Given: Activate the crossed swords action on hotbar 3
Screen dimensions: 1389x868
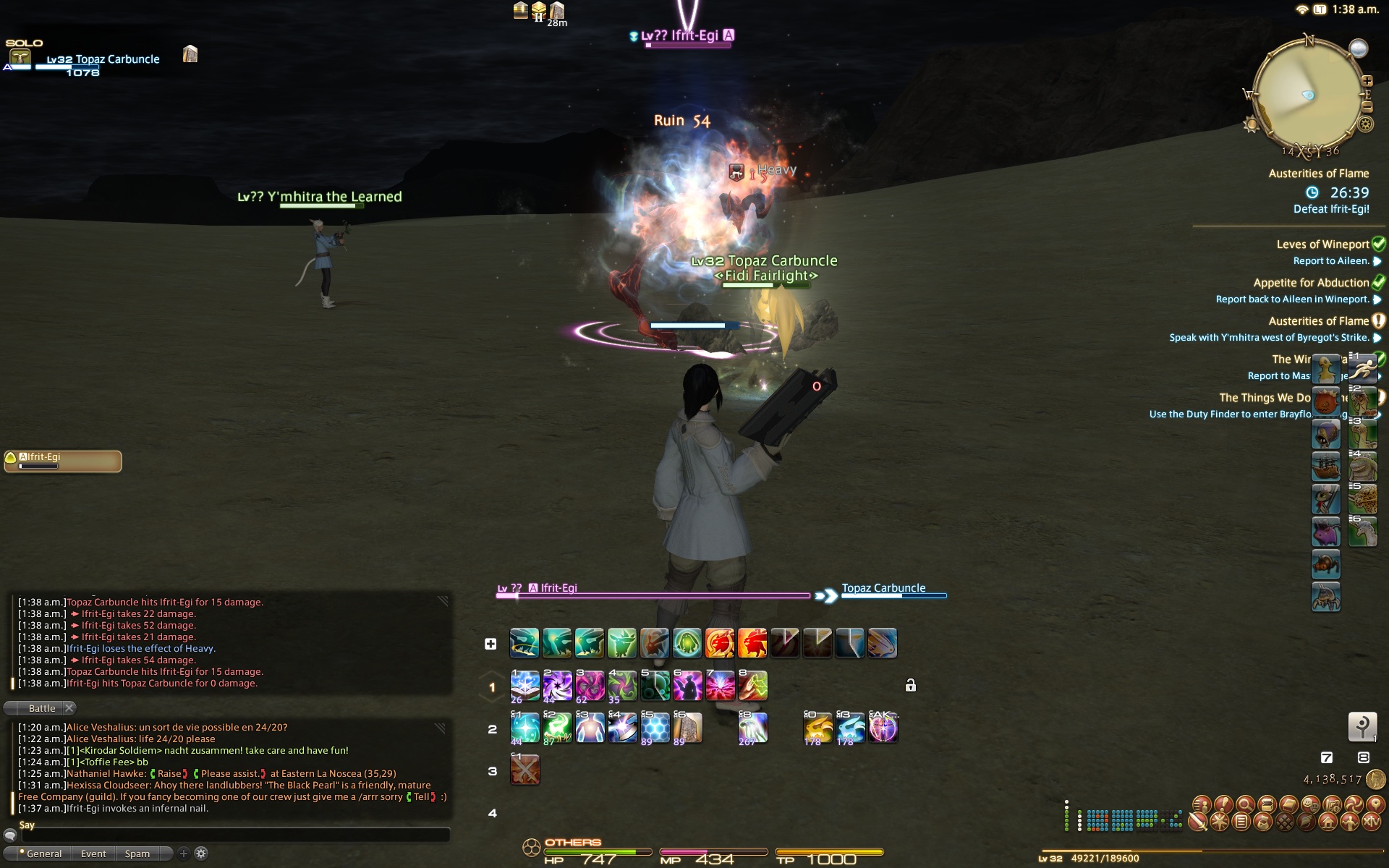Looking at the screenshot, I should [x=524, y=770].
